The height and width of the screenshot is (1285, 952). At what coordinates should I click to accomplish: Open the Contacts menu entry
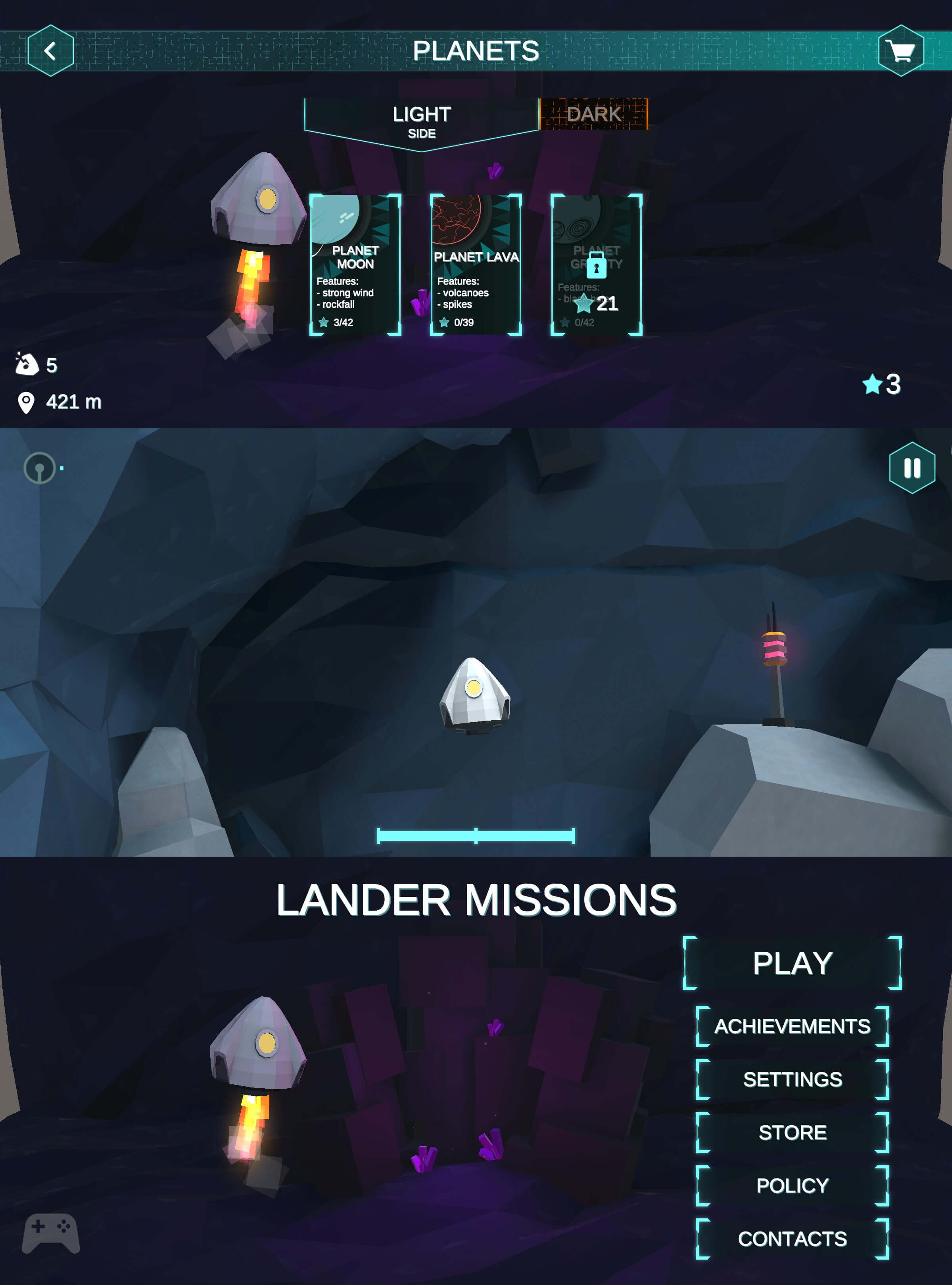792,1238
